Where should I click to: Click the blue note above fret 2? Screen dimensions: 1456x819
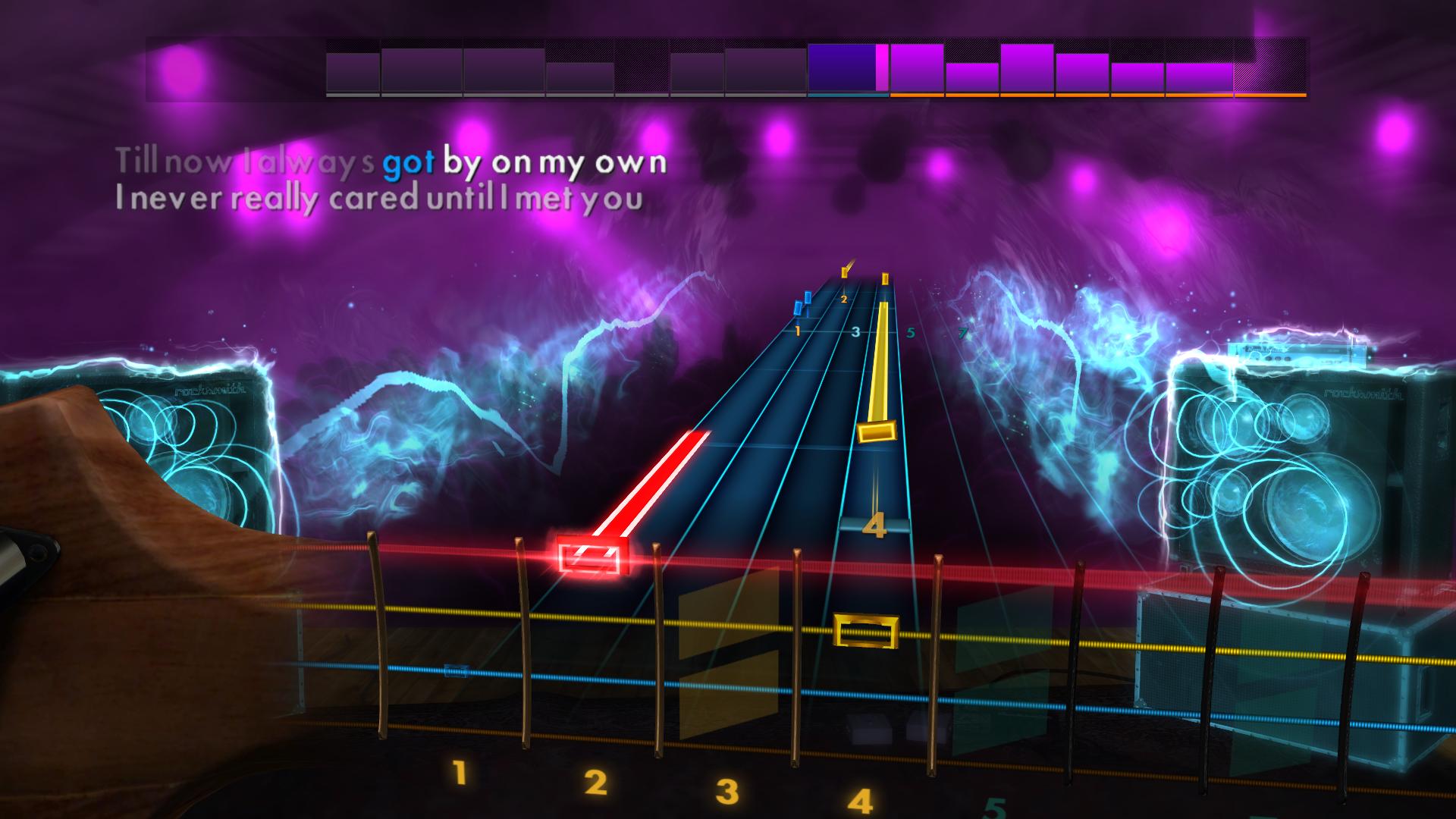[808, 297]
